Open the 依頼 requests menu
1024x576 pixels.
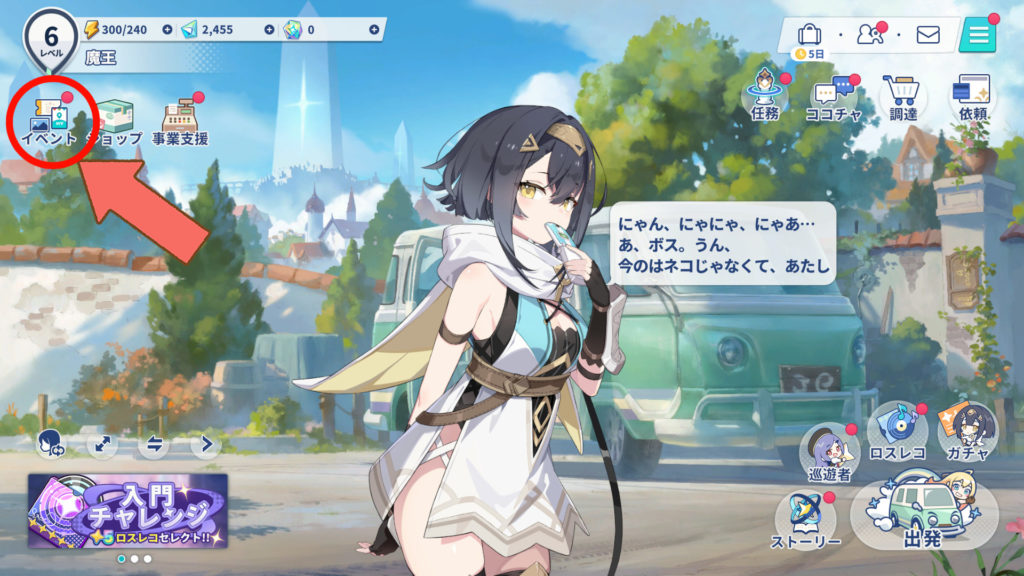973,100
